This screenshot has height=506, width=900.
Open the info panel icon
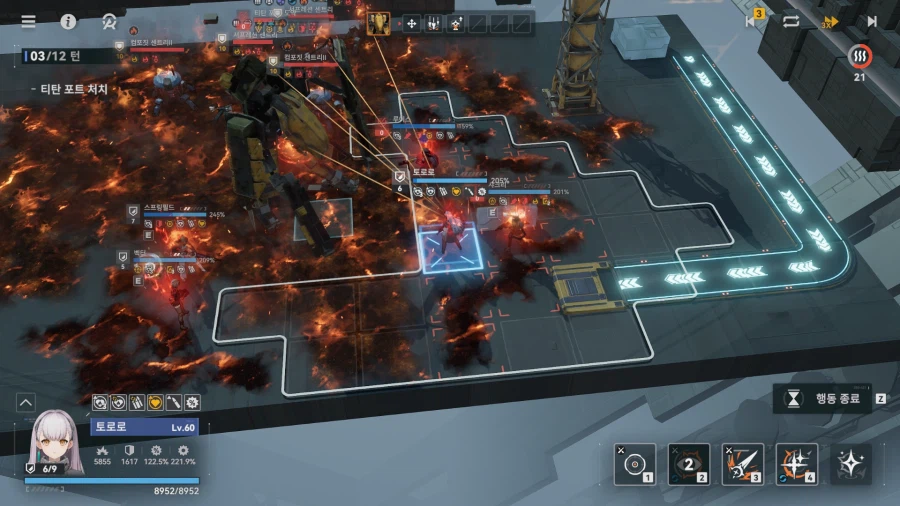pos(68,21)
